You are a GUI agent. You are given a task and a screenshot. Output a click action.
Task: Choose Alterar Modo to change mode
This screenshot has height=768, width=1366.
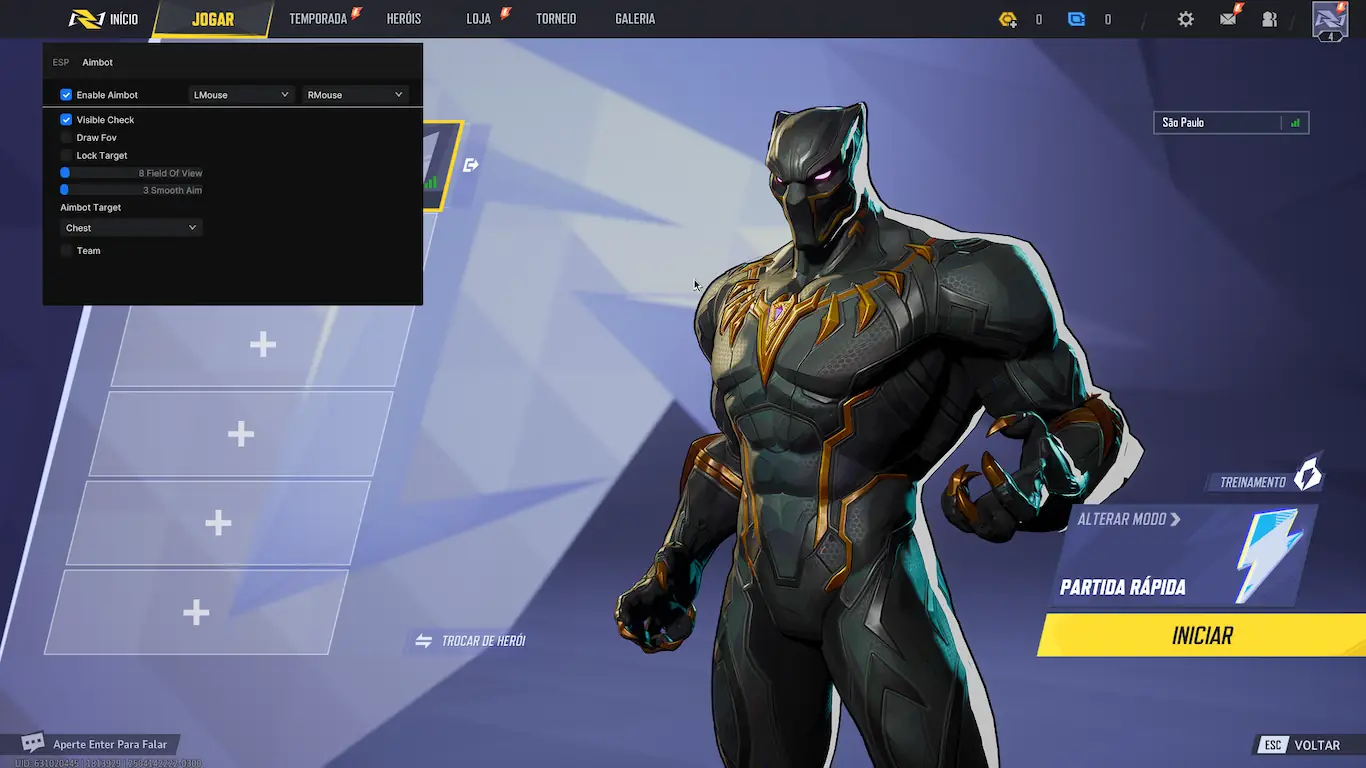tap(1128, 520)
